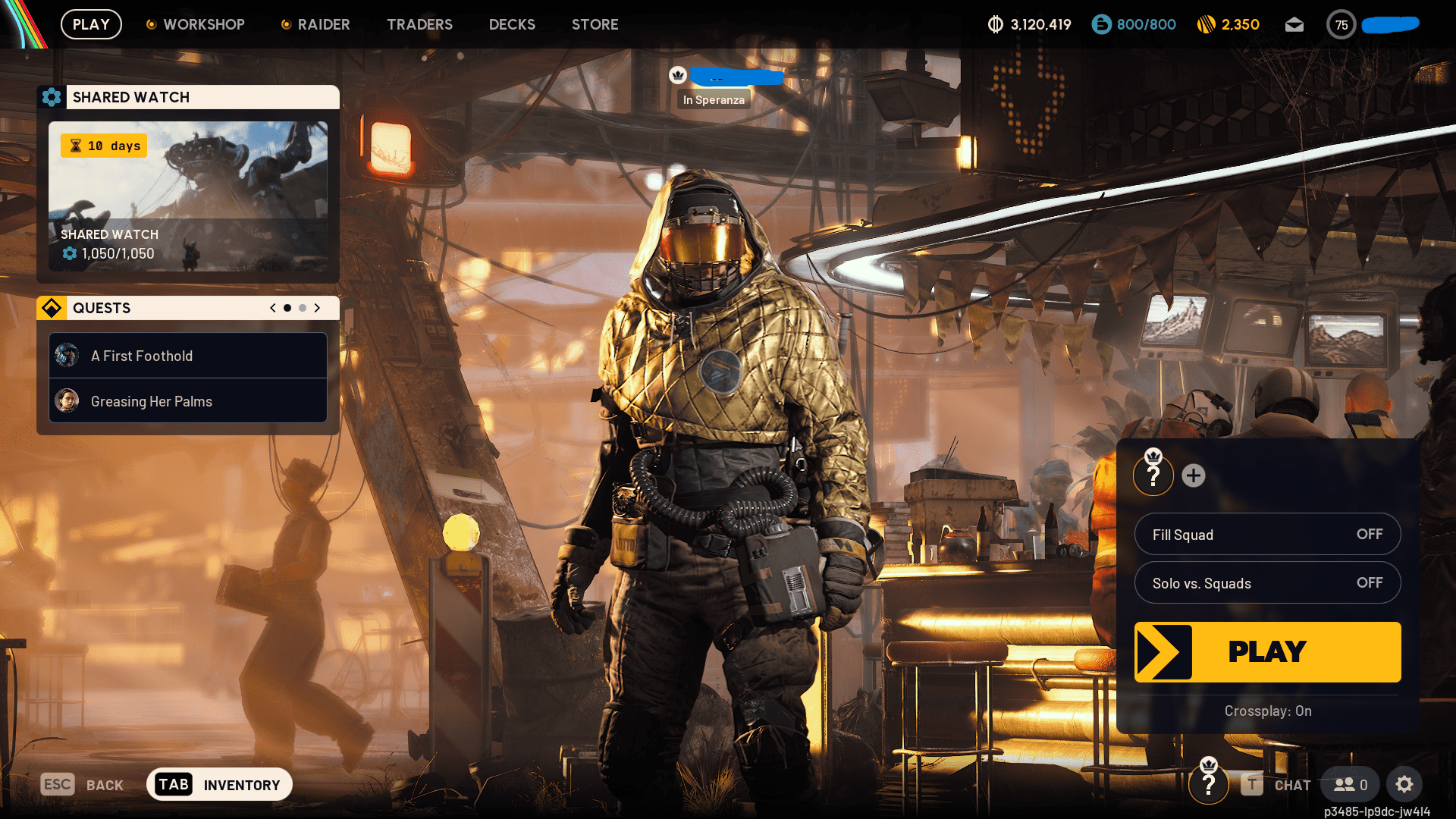Screen dimensions: 1456x819
Task: Advance Quests with the right chevron arrow
Action: tap(317, 308)
